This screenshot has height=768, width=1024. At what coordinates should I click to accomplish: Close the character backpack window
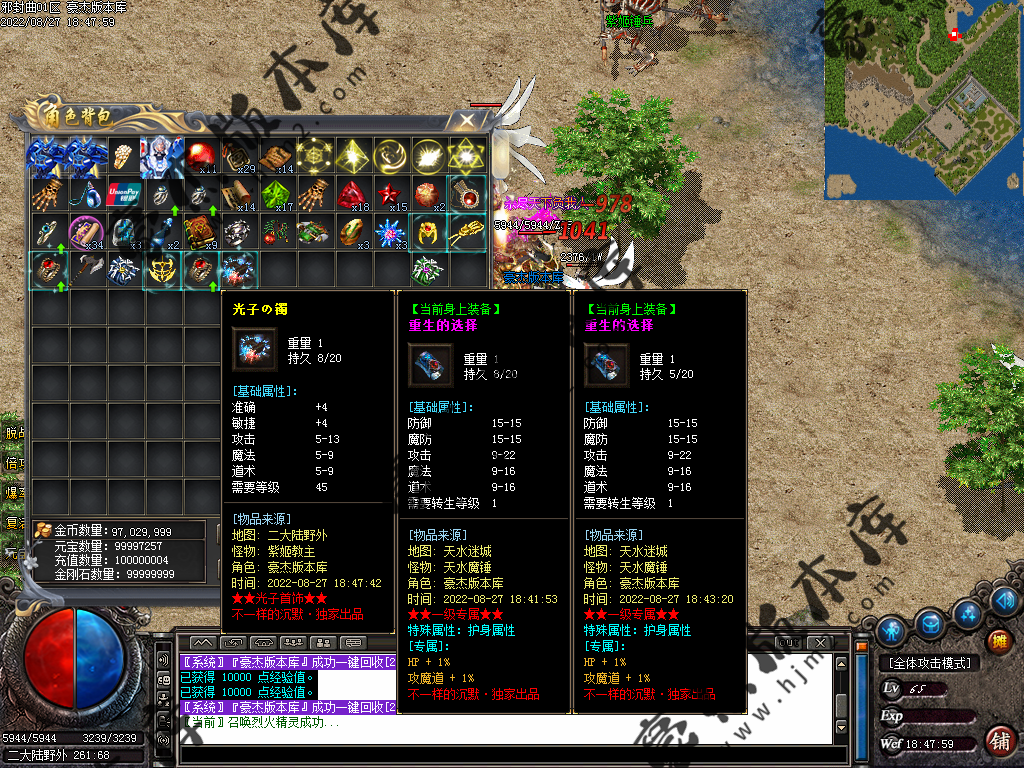click(x=466, y=120)
